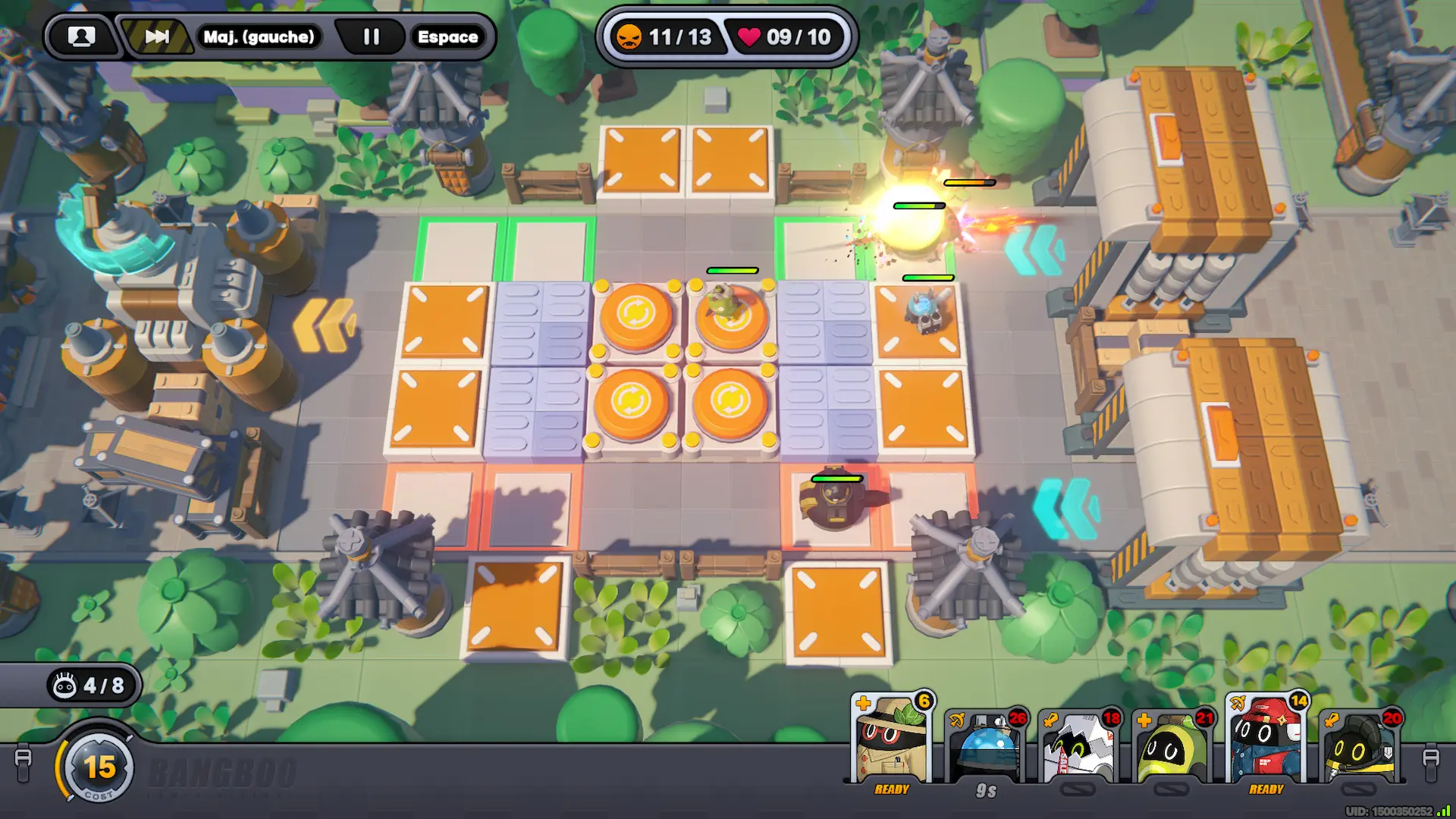Pick the blue dome Bangboo card costing 26
The height and width of the screenshot is (819, 1456).
click(986, 748)
